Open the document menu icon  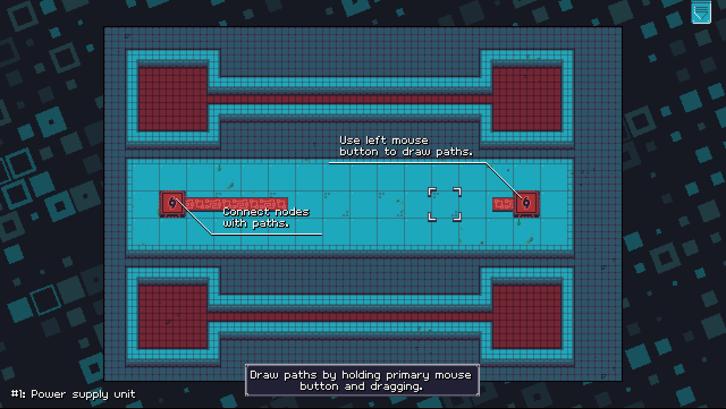point(700,12)
